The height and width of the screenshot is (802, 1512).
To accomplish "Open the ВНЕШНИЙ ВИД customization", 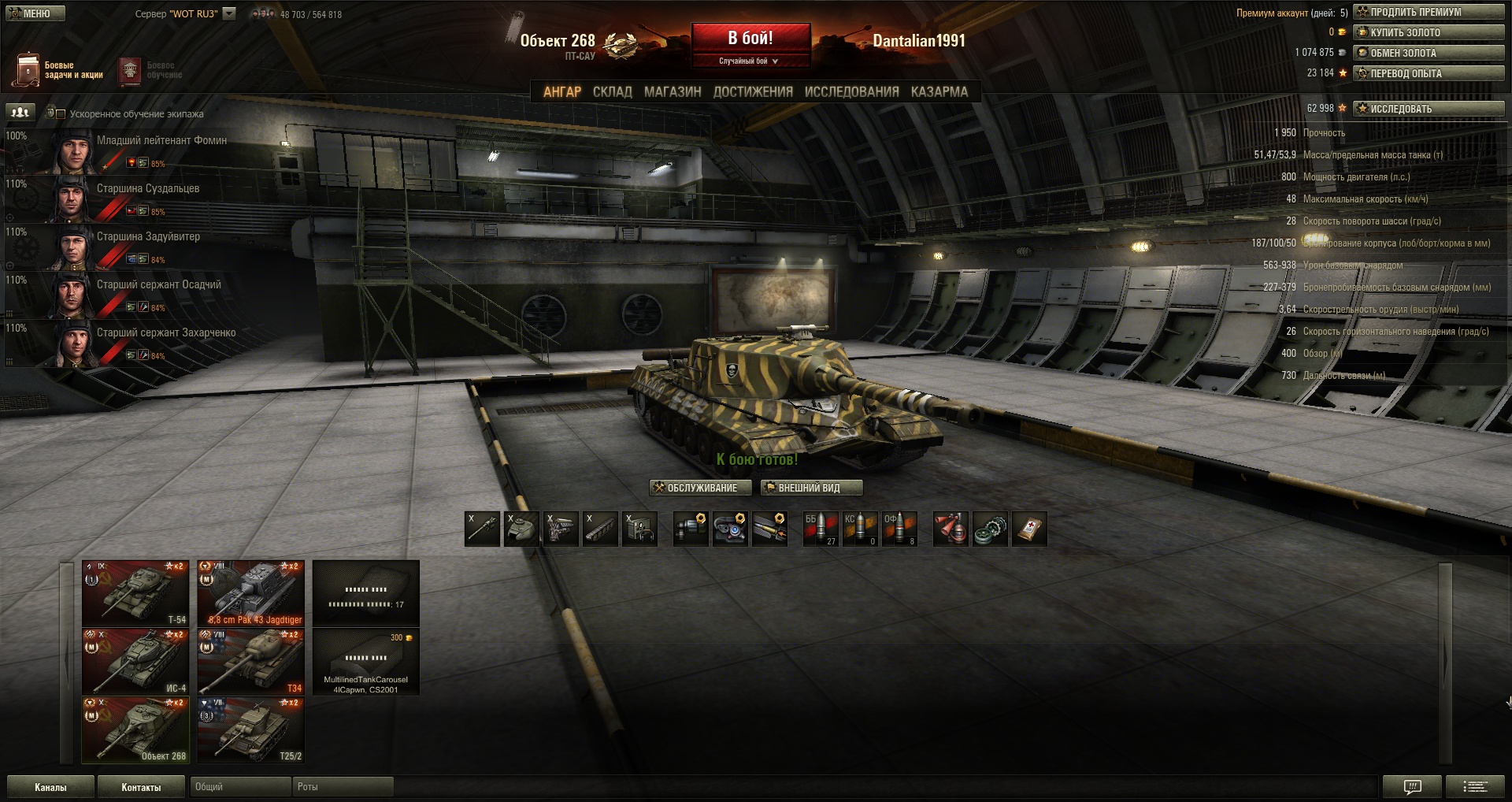I will point(811,488).
